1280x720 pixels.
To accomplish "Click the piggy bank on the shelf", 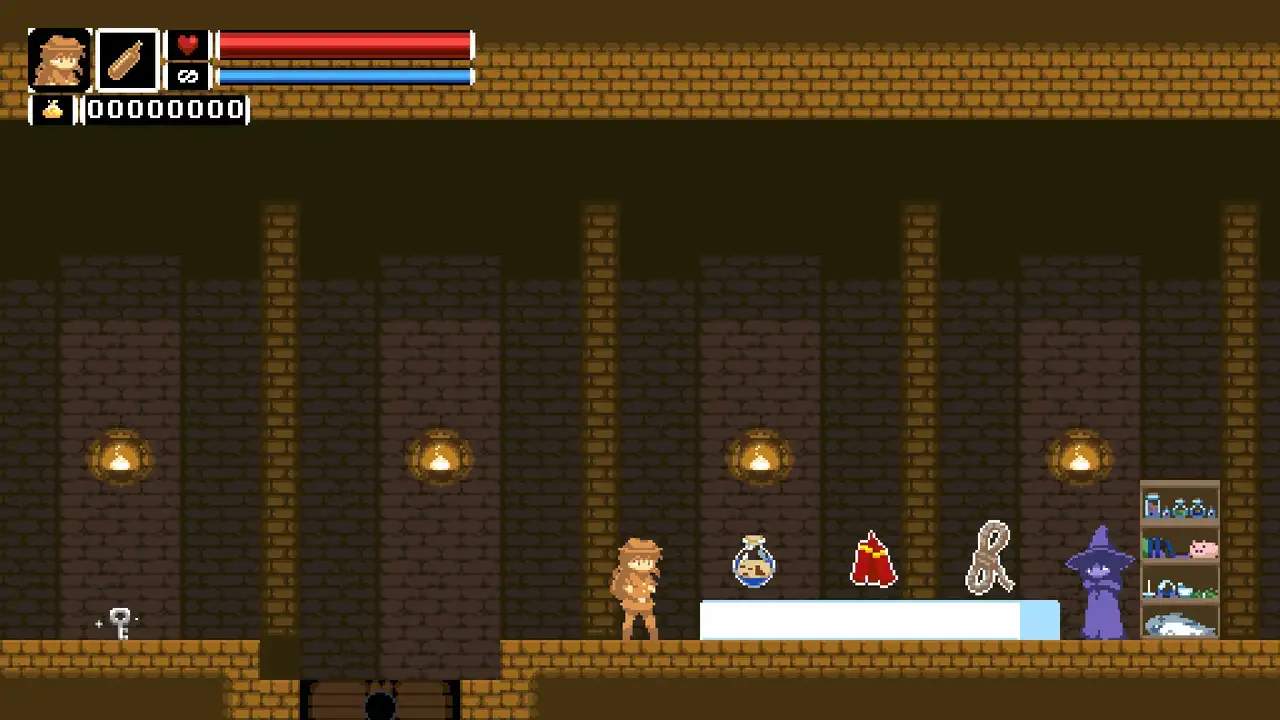I will point(1204,549).
